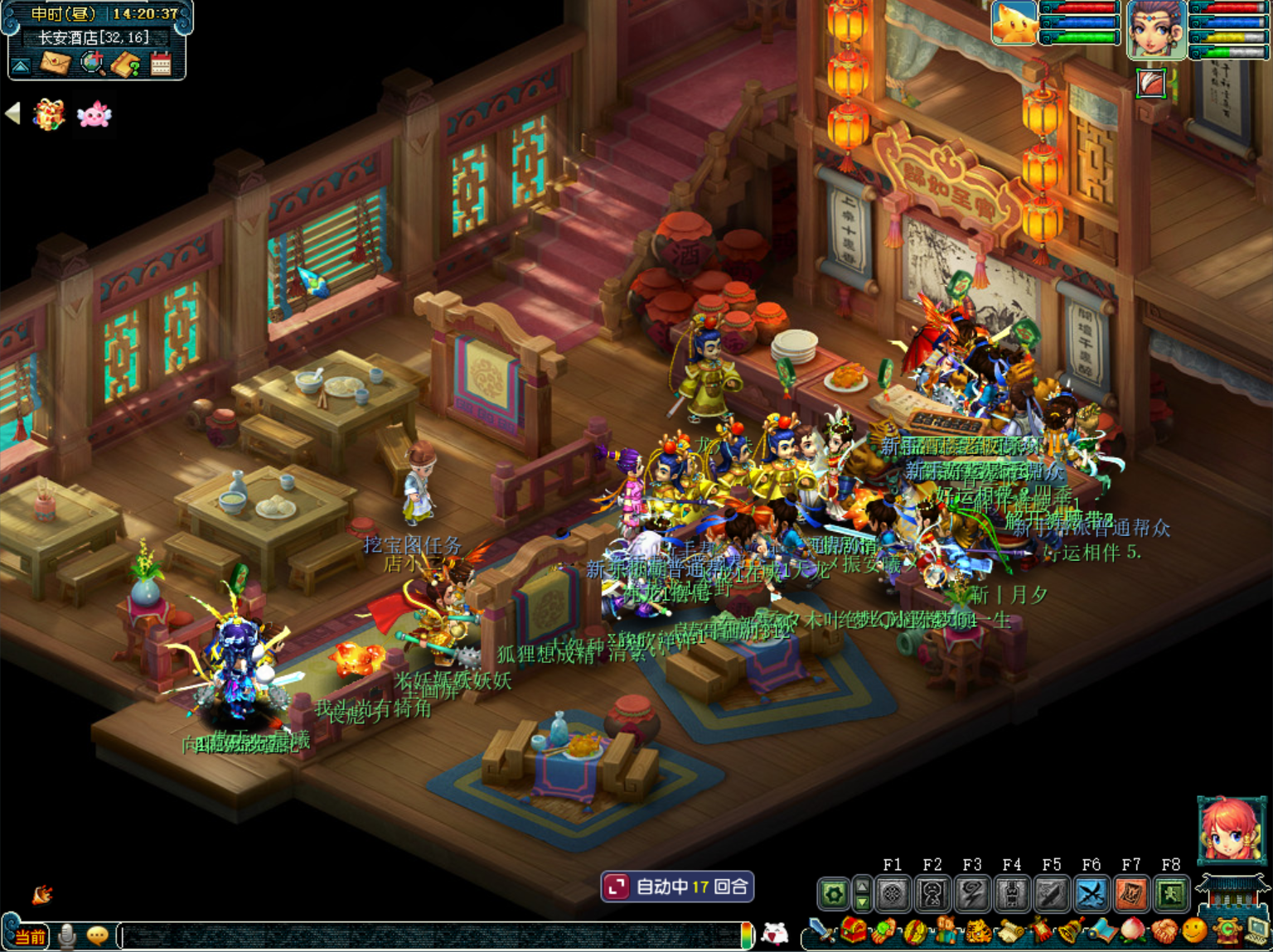Viewport: 1273px width, 952px height.
Task: Use the F8 green running figure skill
Action: (x=1171, y=894)
